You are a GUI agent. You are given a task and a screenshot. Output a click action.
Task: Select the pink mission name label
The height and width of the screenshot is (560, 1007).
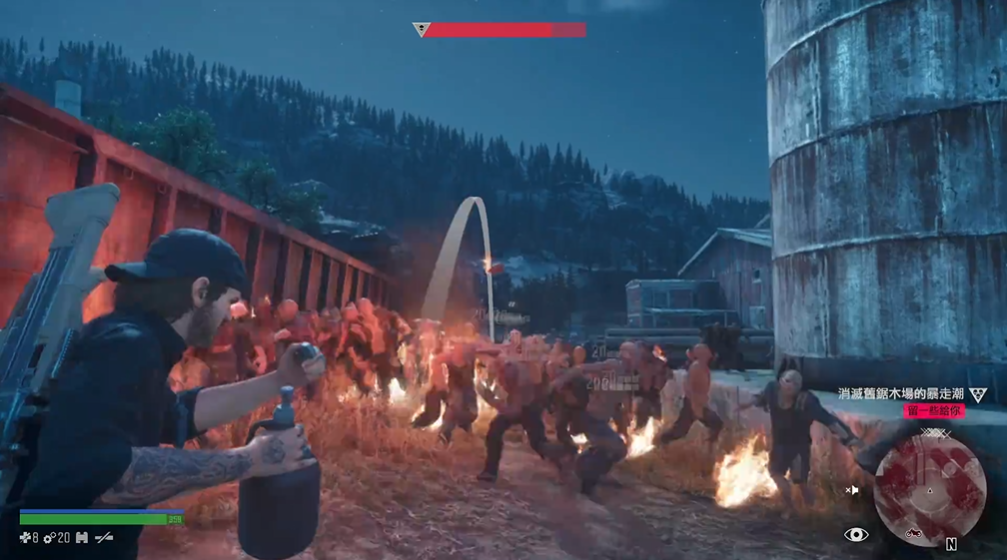933,411
